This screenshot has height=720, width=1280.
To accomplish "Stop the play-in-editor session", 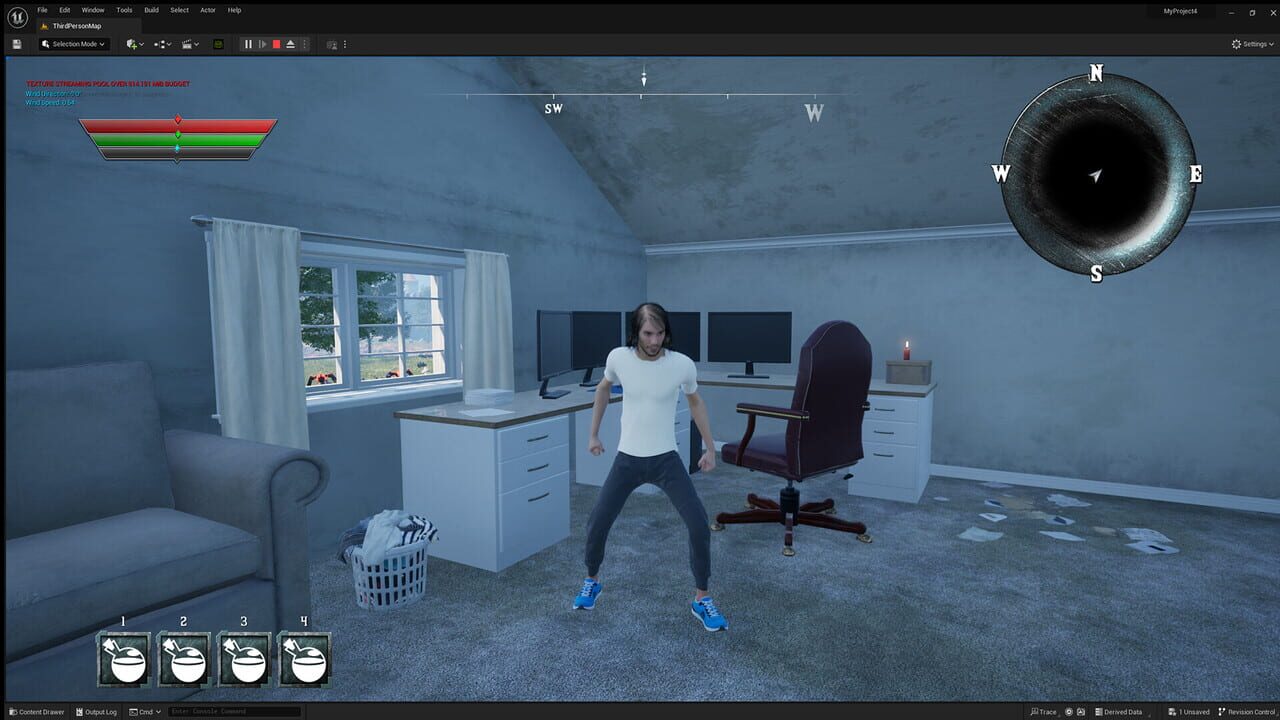I will click(276, 44).
